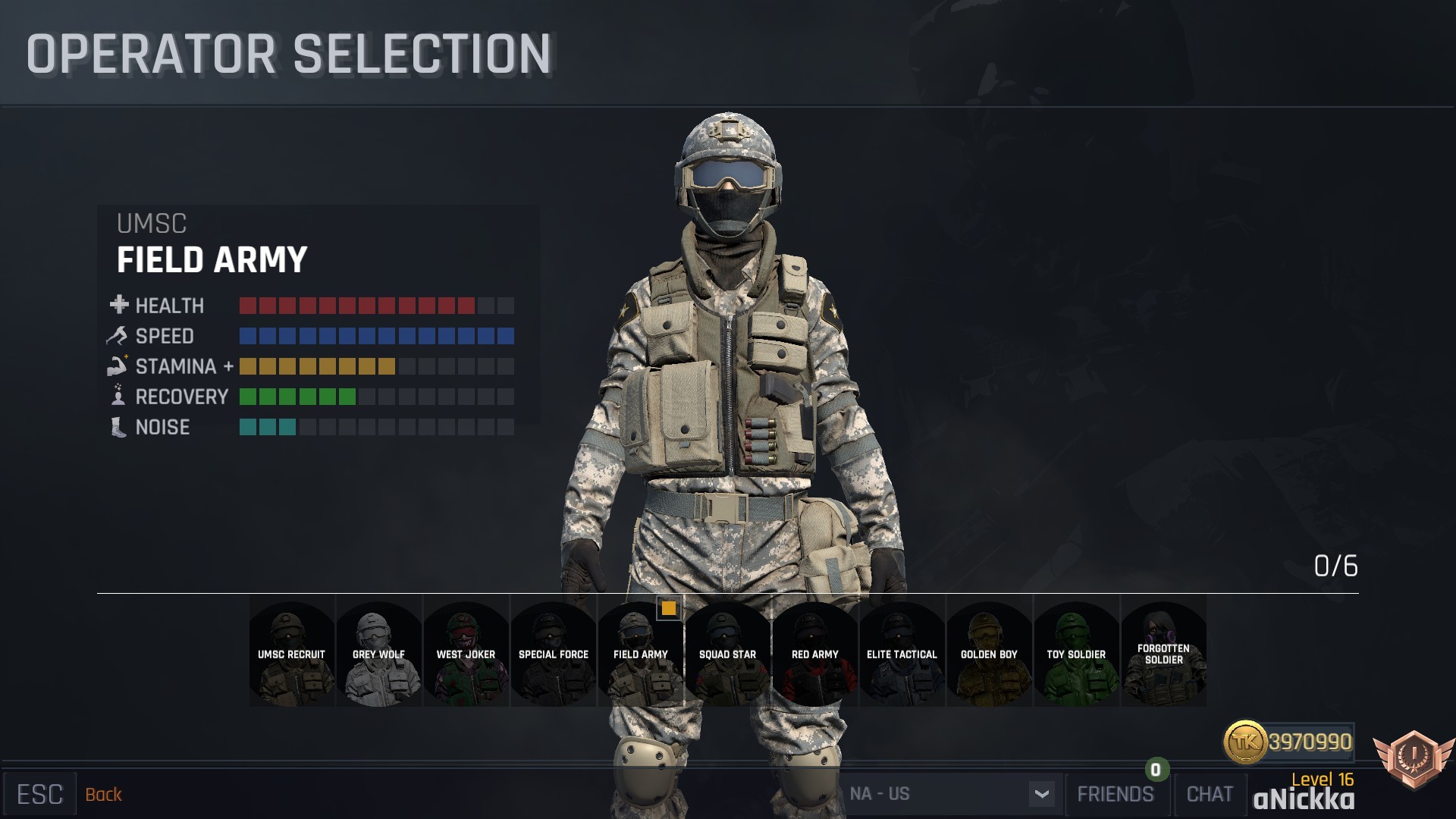
Task: Open the CHAT panel
Action: 1210,794
